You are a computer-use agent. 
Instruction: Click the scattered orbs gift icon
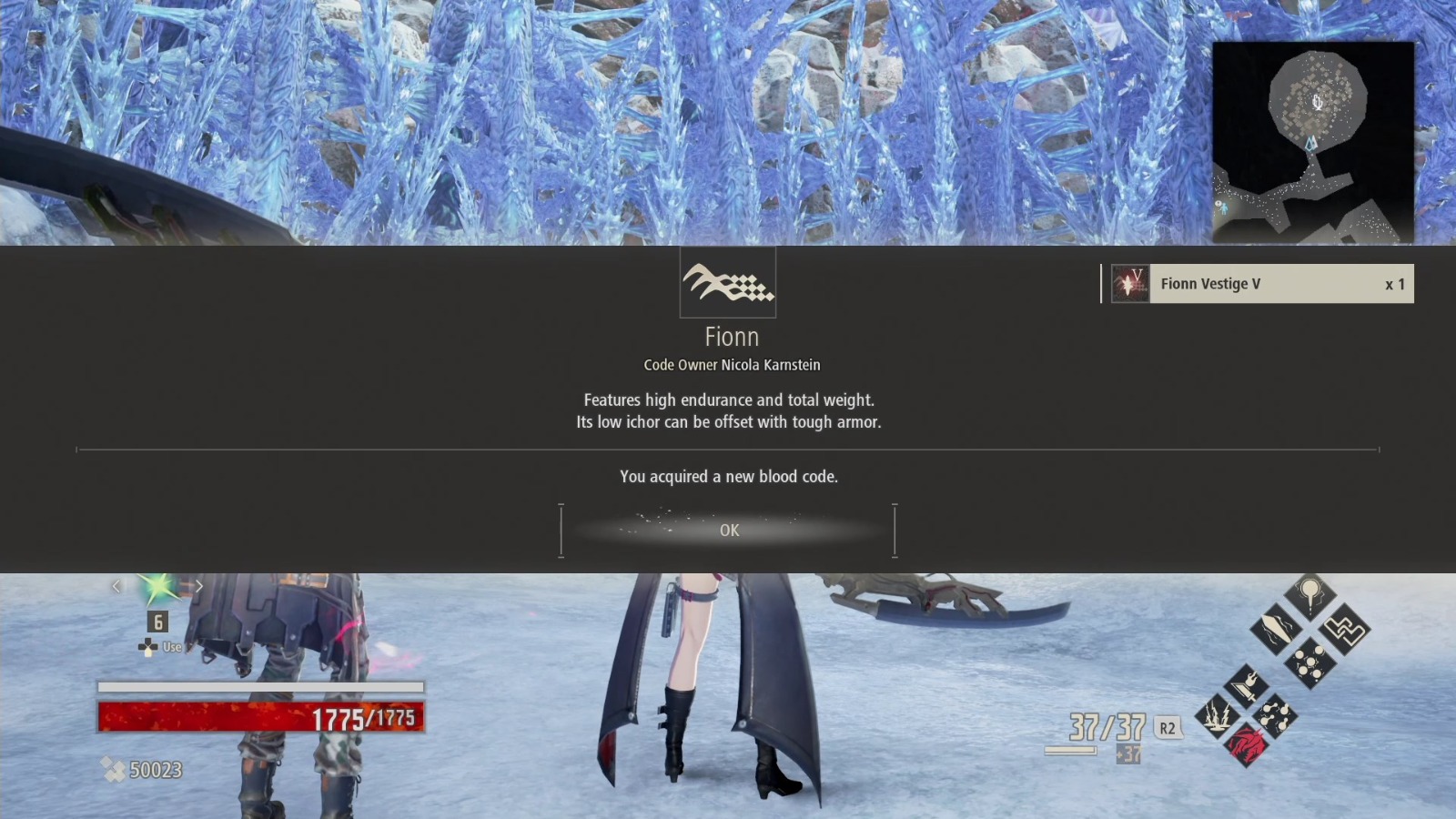[x=1309, y=662]
